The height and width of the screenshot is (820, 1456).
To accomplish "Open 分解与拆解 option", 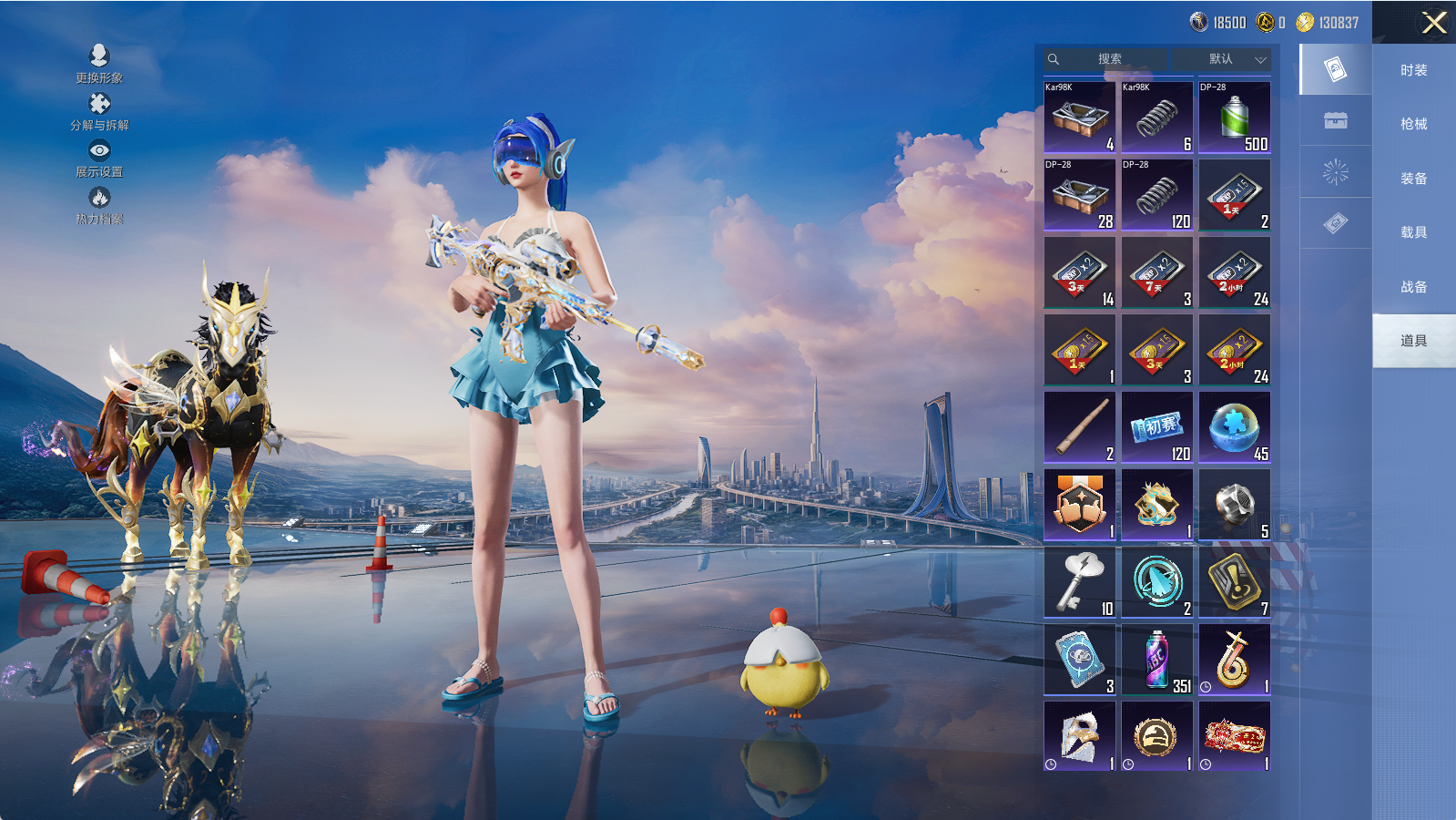I will 99,112.
